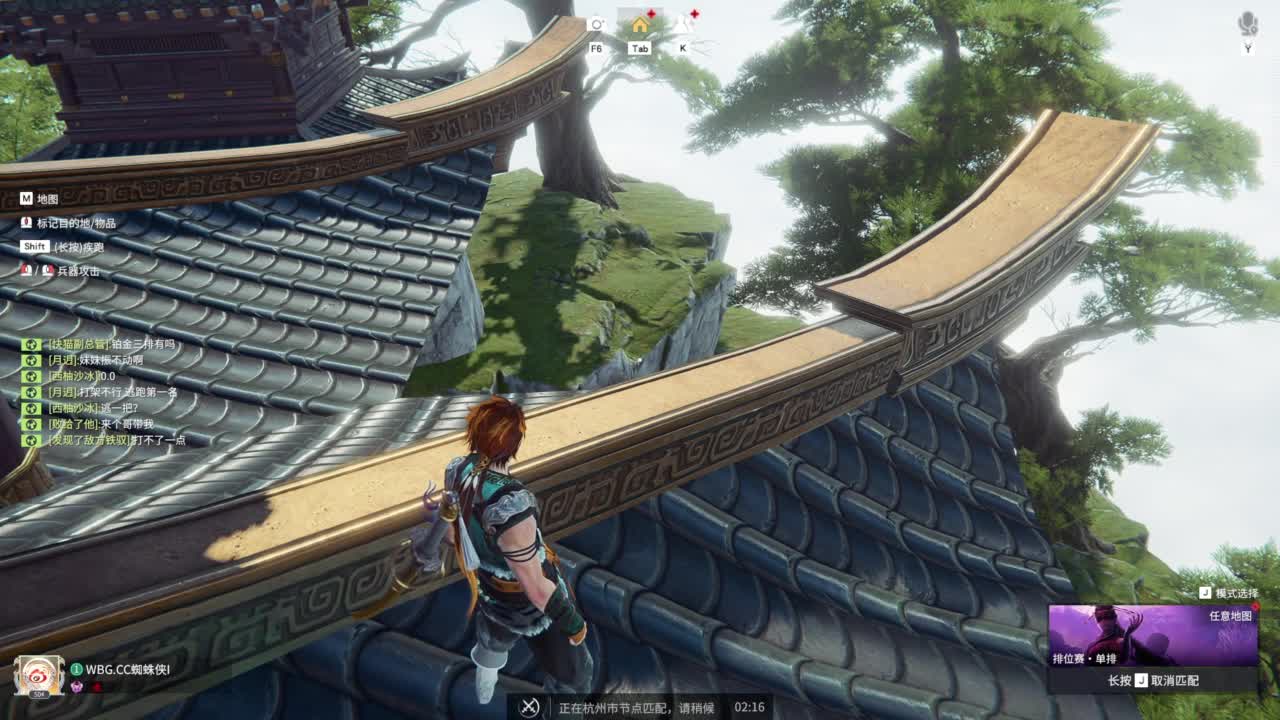Open the white hero icon beside home

pos(684,24)
